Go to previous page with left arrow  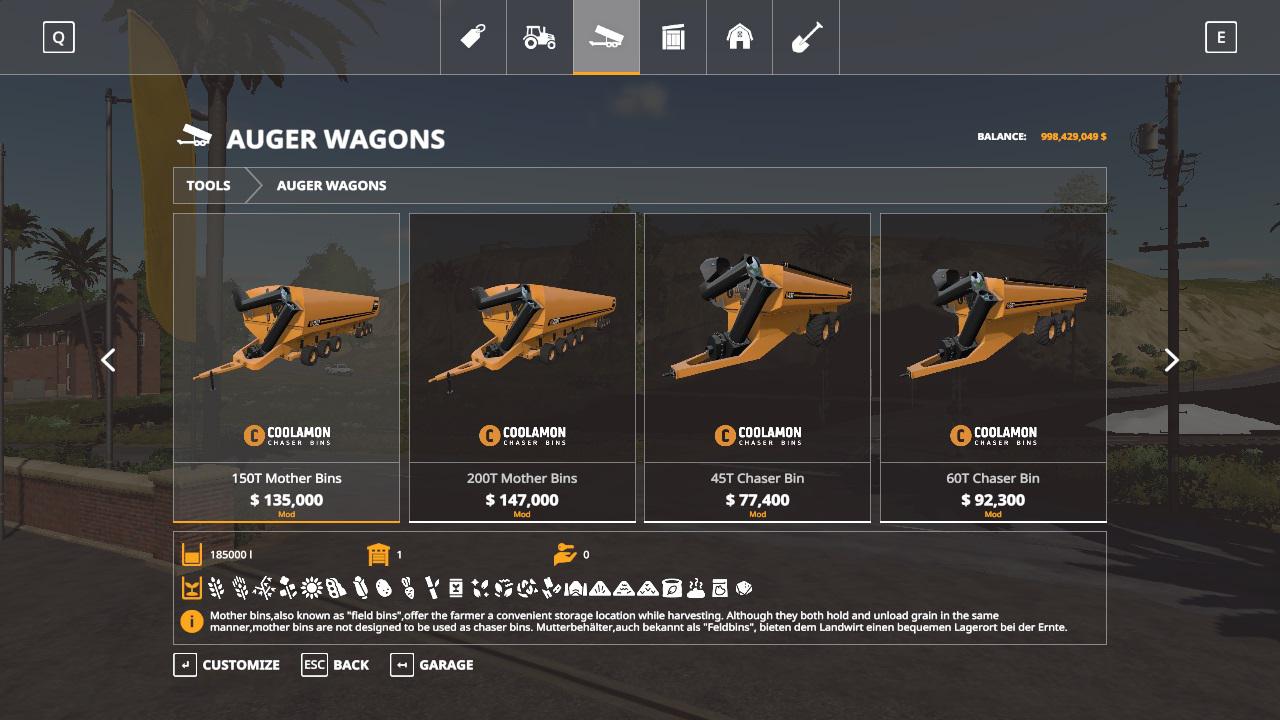pos(109,360)
